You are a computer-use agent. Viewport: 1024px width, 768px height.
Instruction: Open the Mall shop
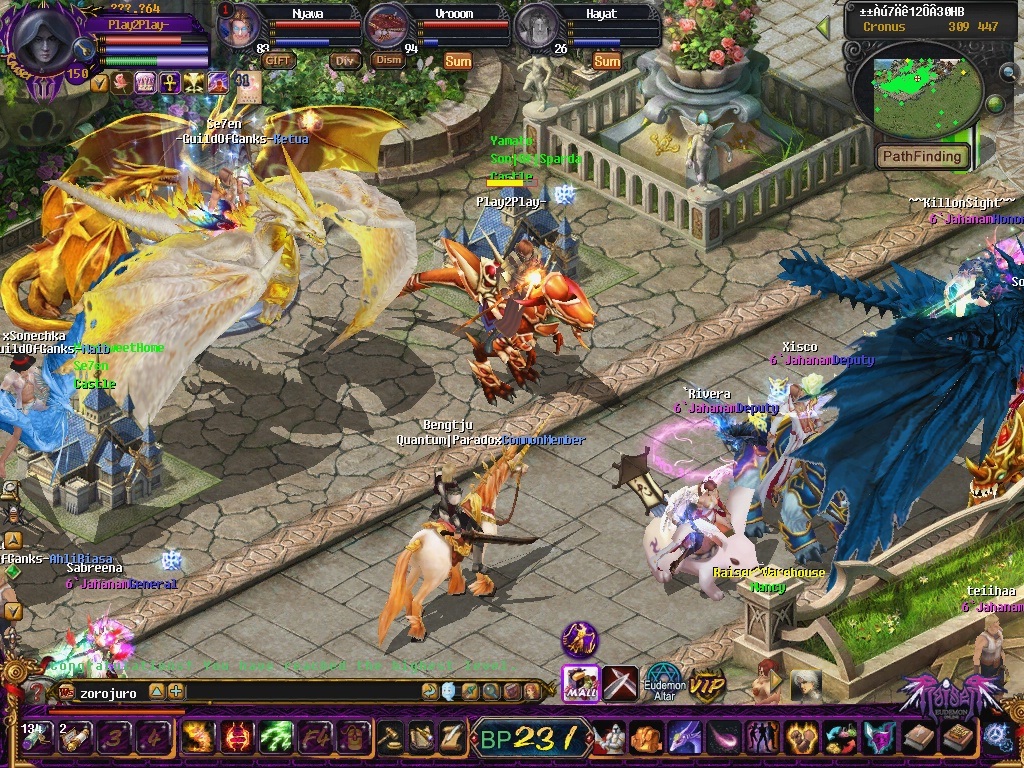580,682
